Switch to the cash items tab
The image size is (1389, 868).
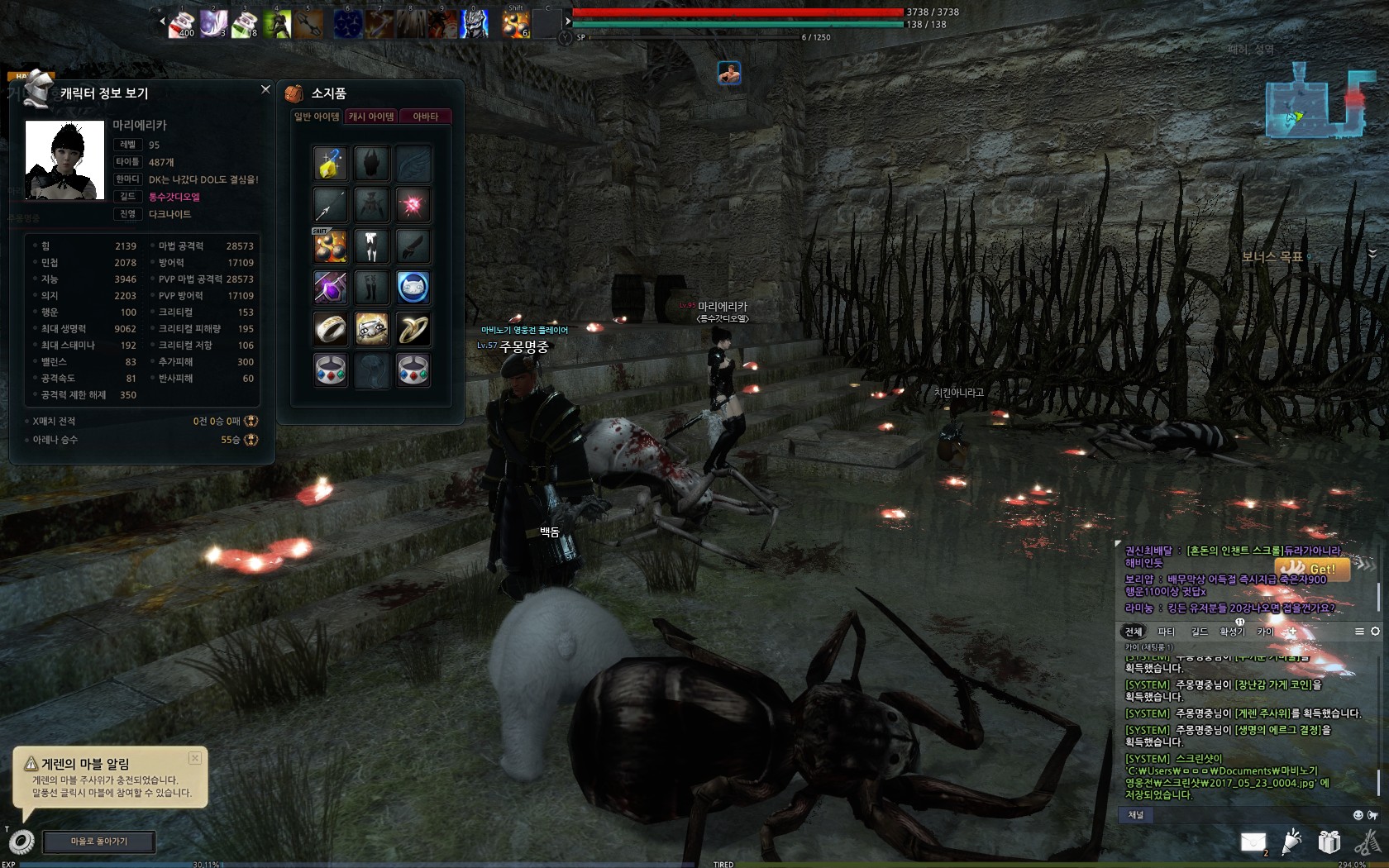point(371,117)
